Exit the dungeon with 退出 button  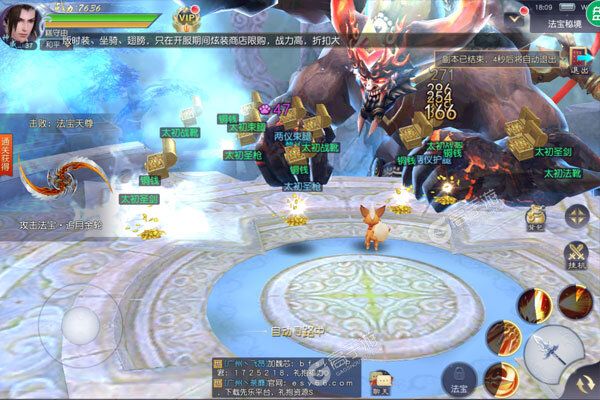(x=579, y=62)
